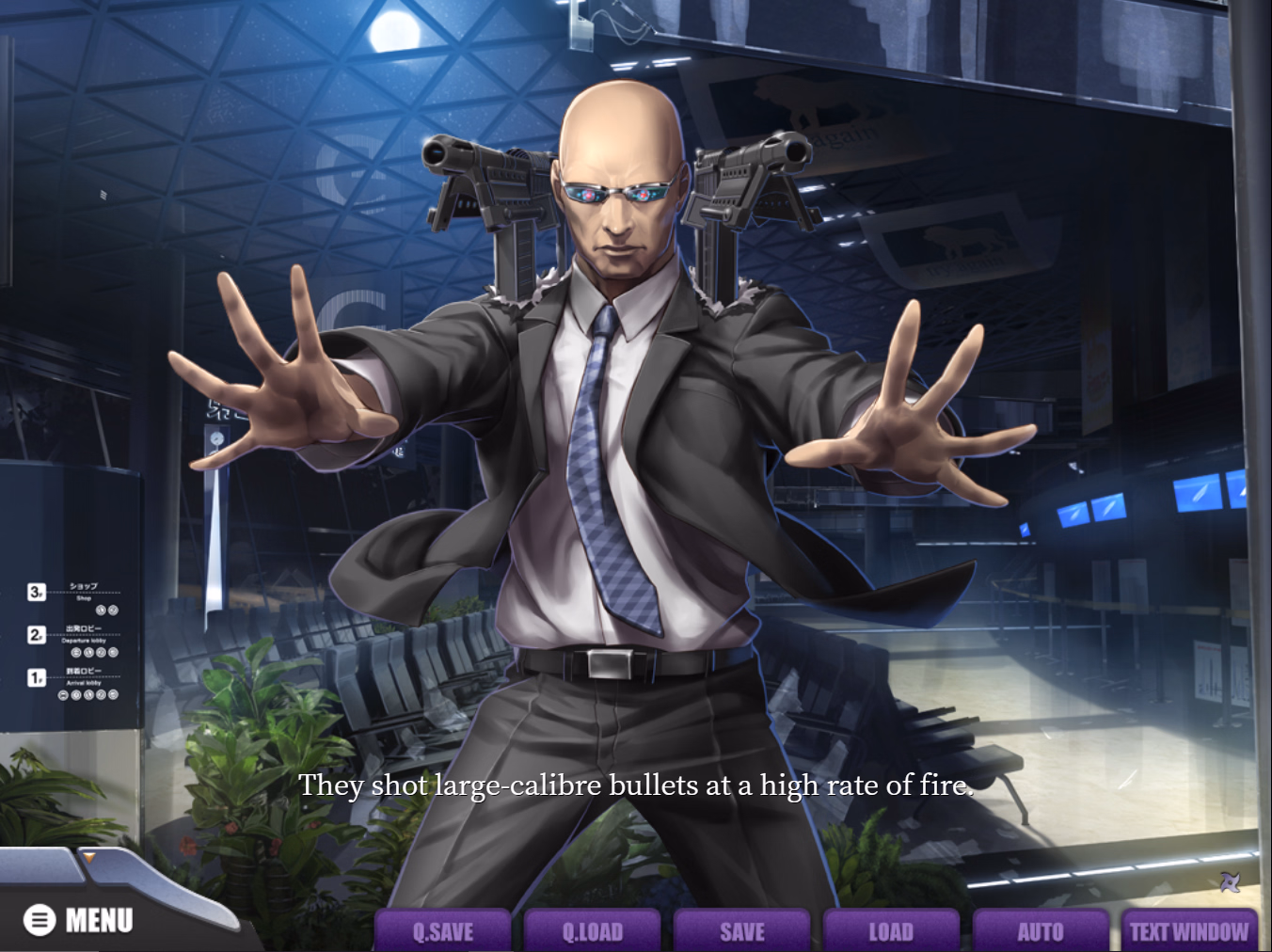1272x952 pixels.
Task: Click the hamburger icon beside MENU
Action: (x=40, y=920)
